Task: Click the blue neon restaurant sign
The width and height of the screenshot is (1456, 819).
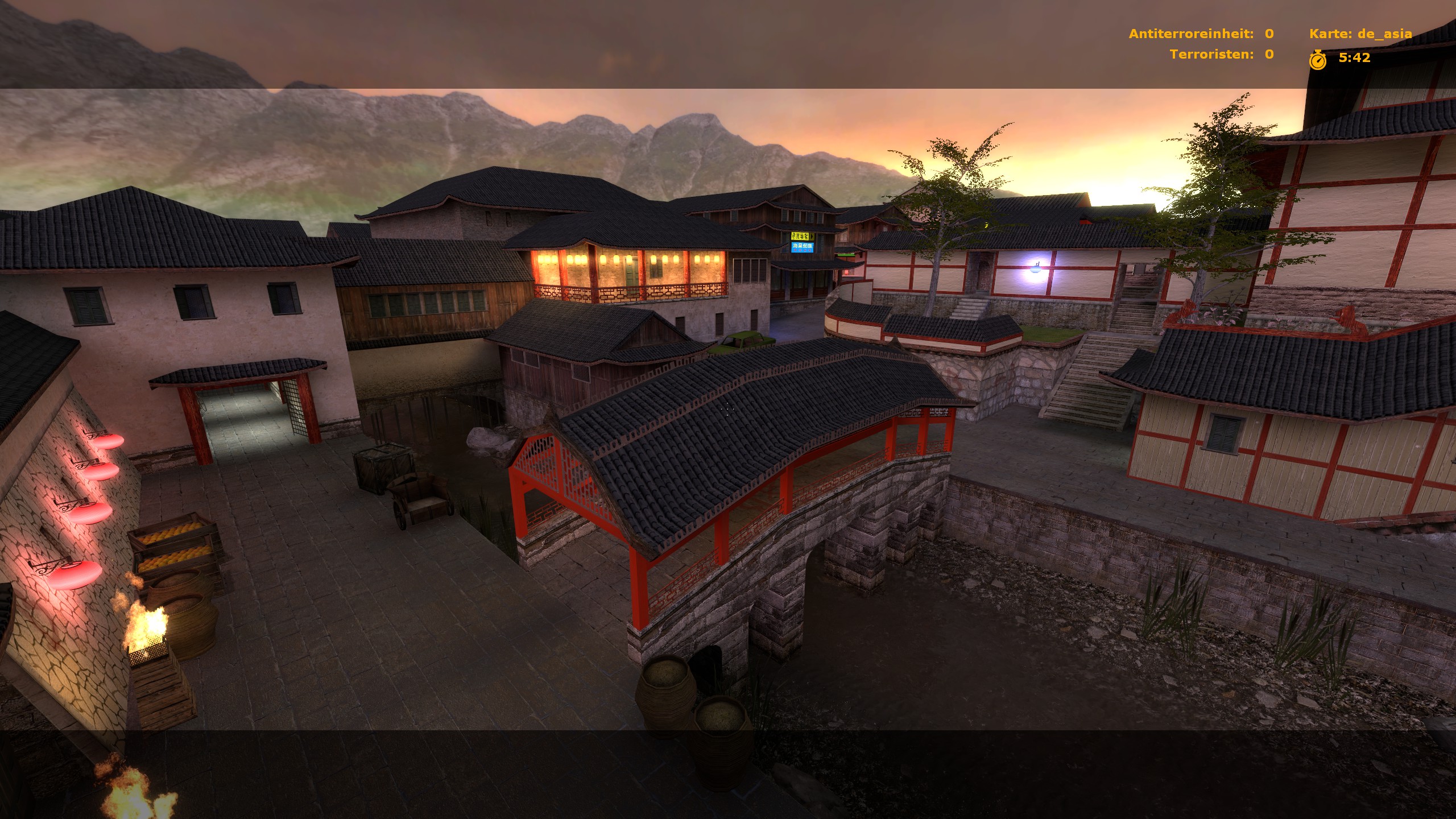Action: coord(802,247)
